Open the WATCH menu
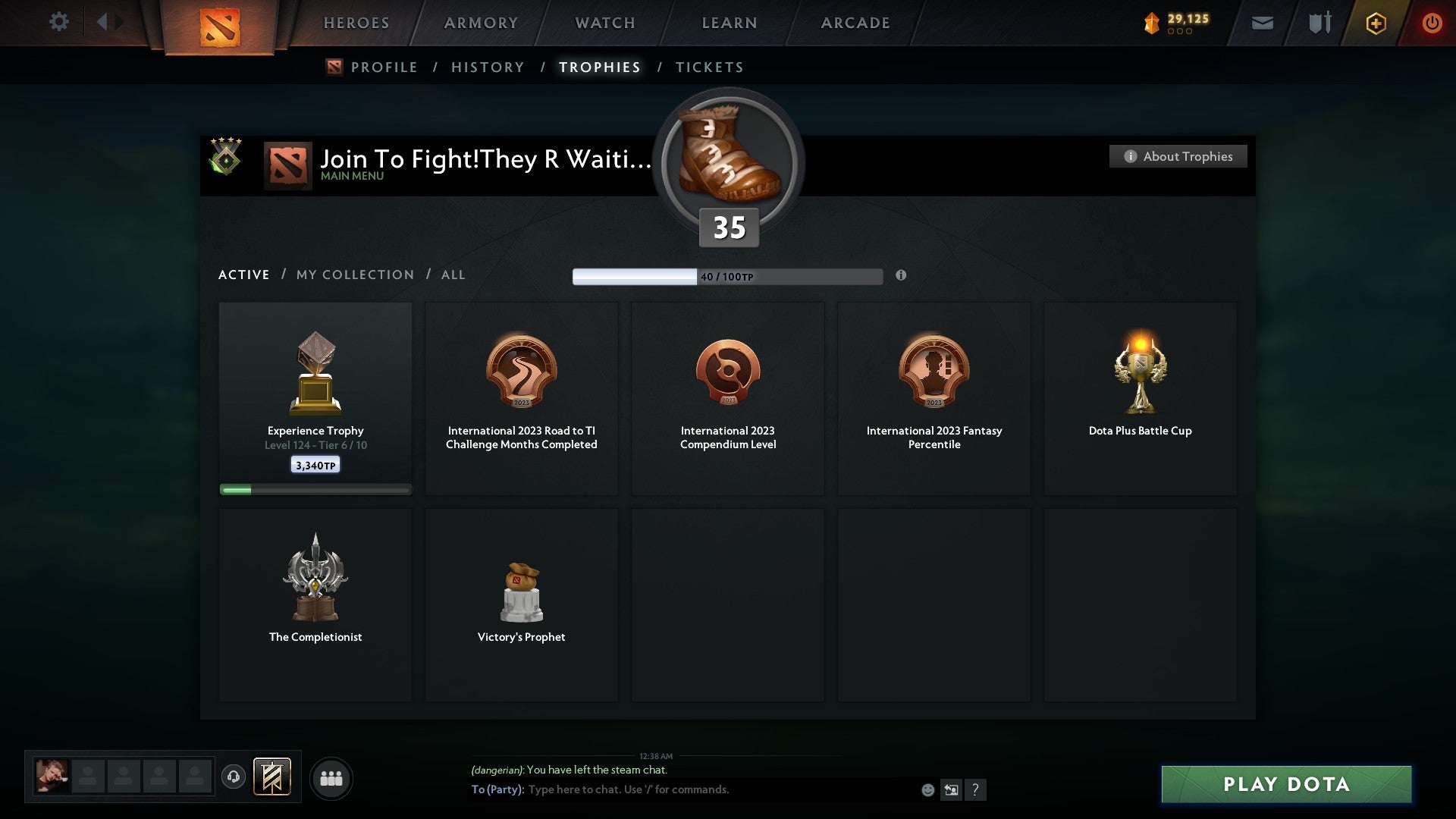Viewport: 1456px width, 819px height. pos(603,23)
